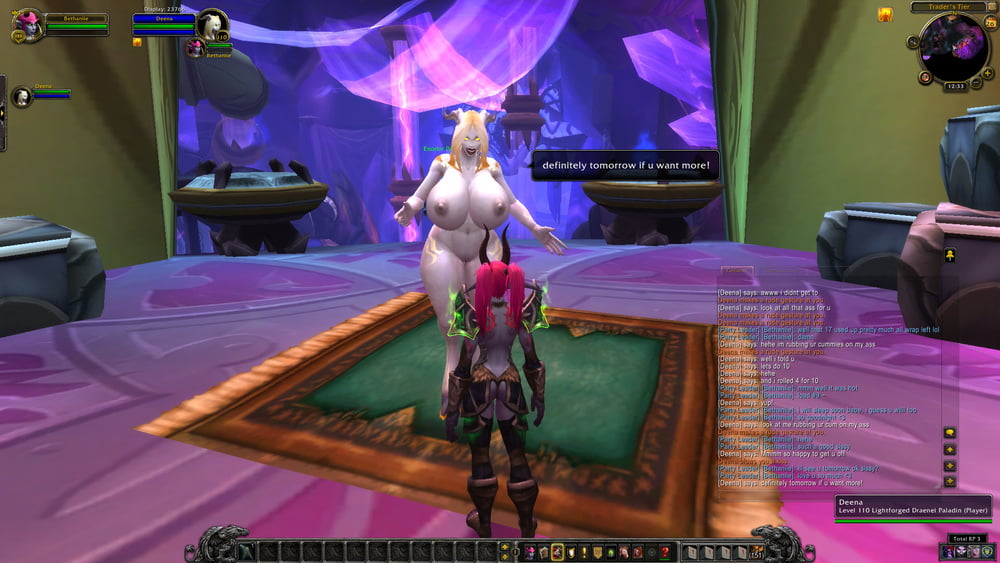Select the Deena party member frame
1000x563 pixels.
(22, 96)
